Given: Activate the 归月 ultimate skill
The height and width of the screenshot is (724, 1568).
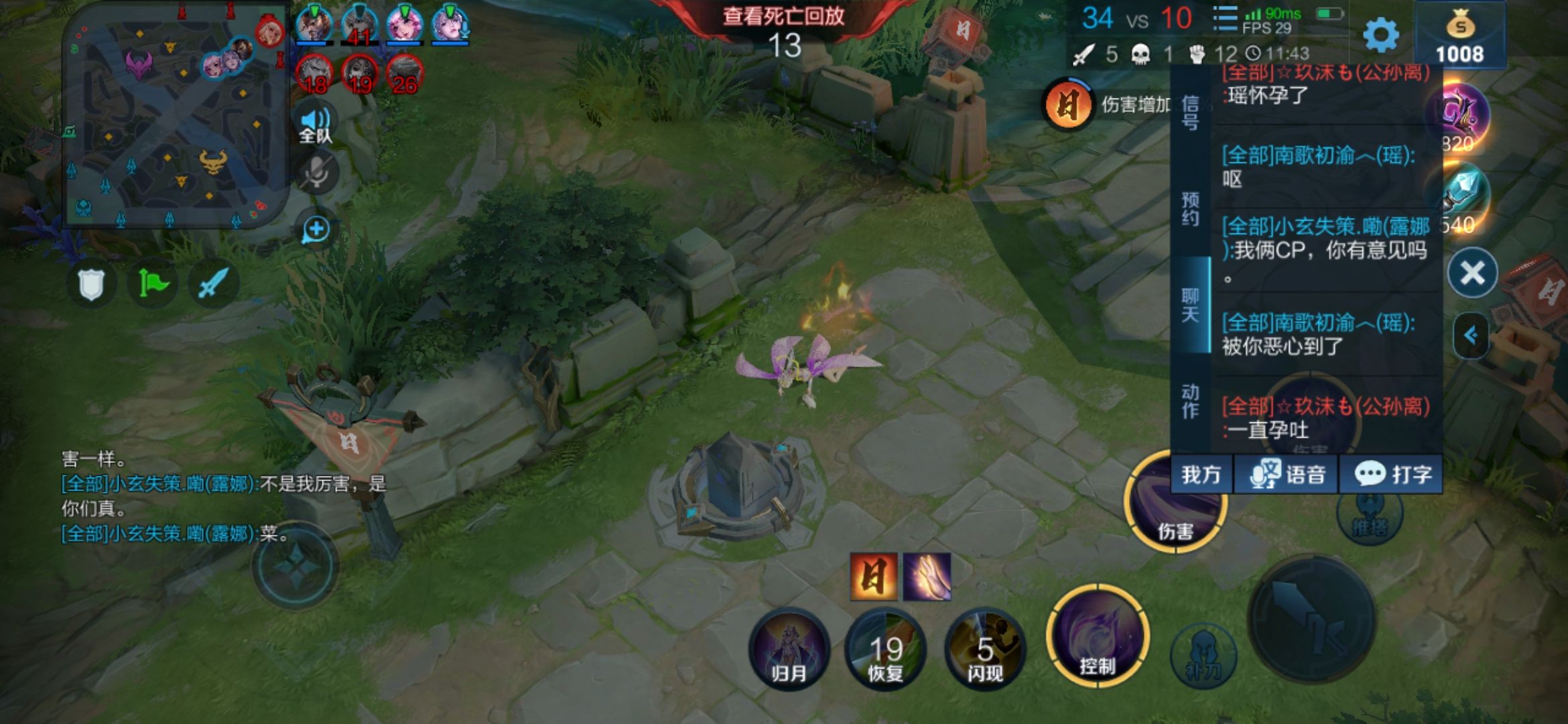Looking at the screenshot, I should (x=789, y=650).
